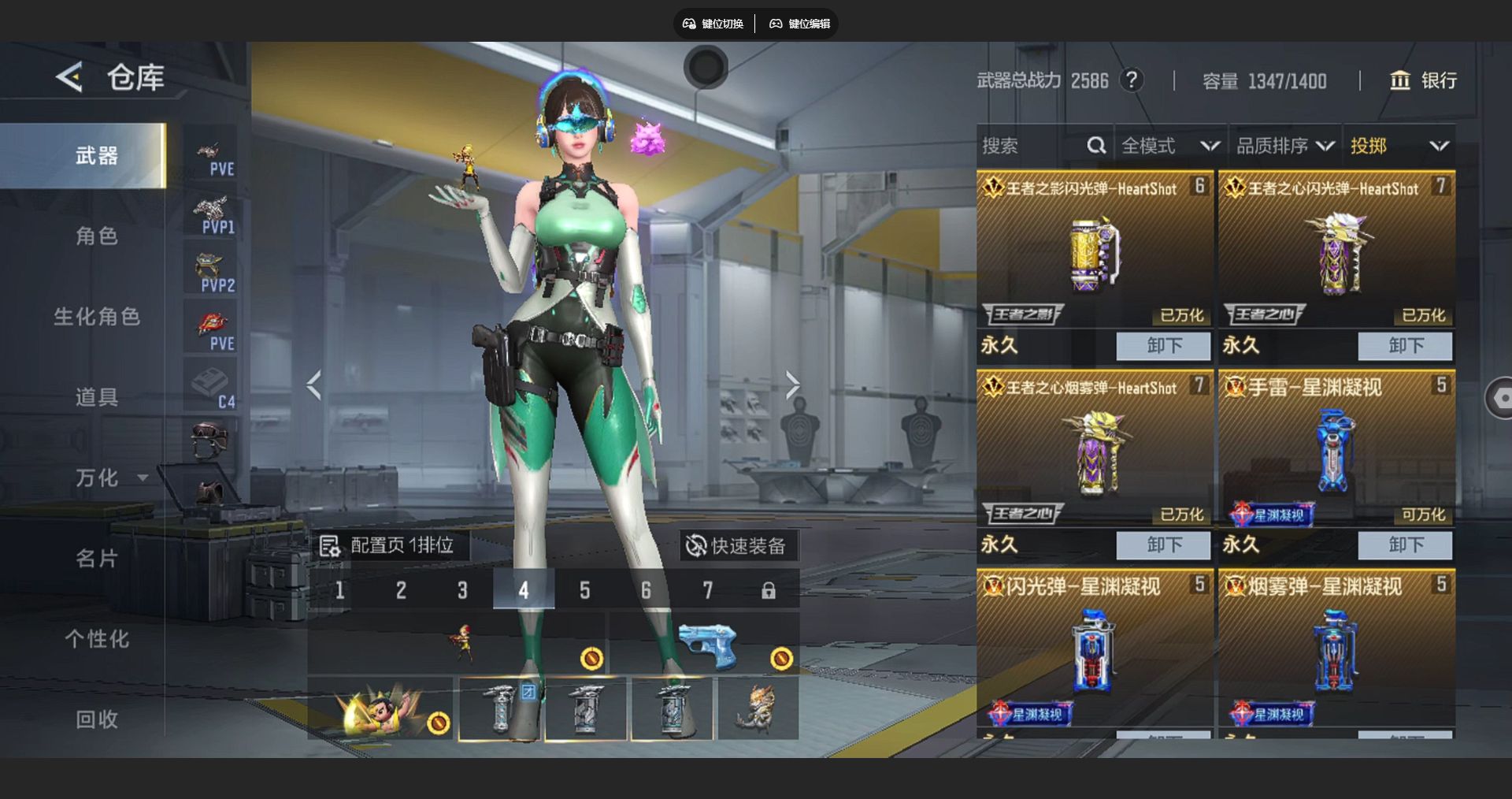The image size is (1512, 799).
Task: Open the 名片 name card tab
Action: [96, 559]
